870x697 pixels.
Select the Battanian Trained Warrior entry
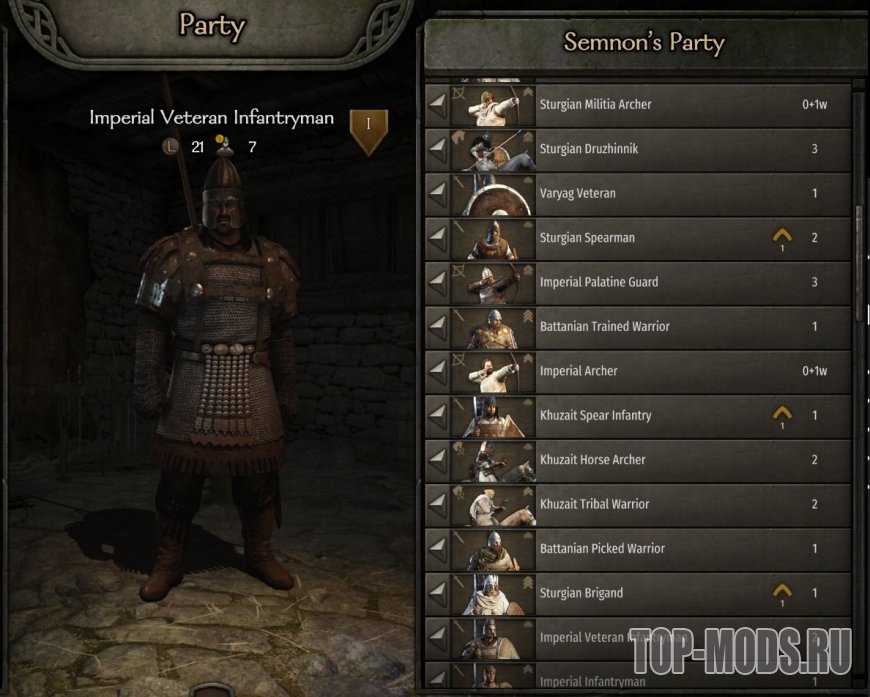tap(640, 326)
